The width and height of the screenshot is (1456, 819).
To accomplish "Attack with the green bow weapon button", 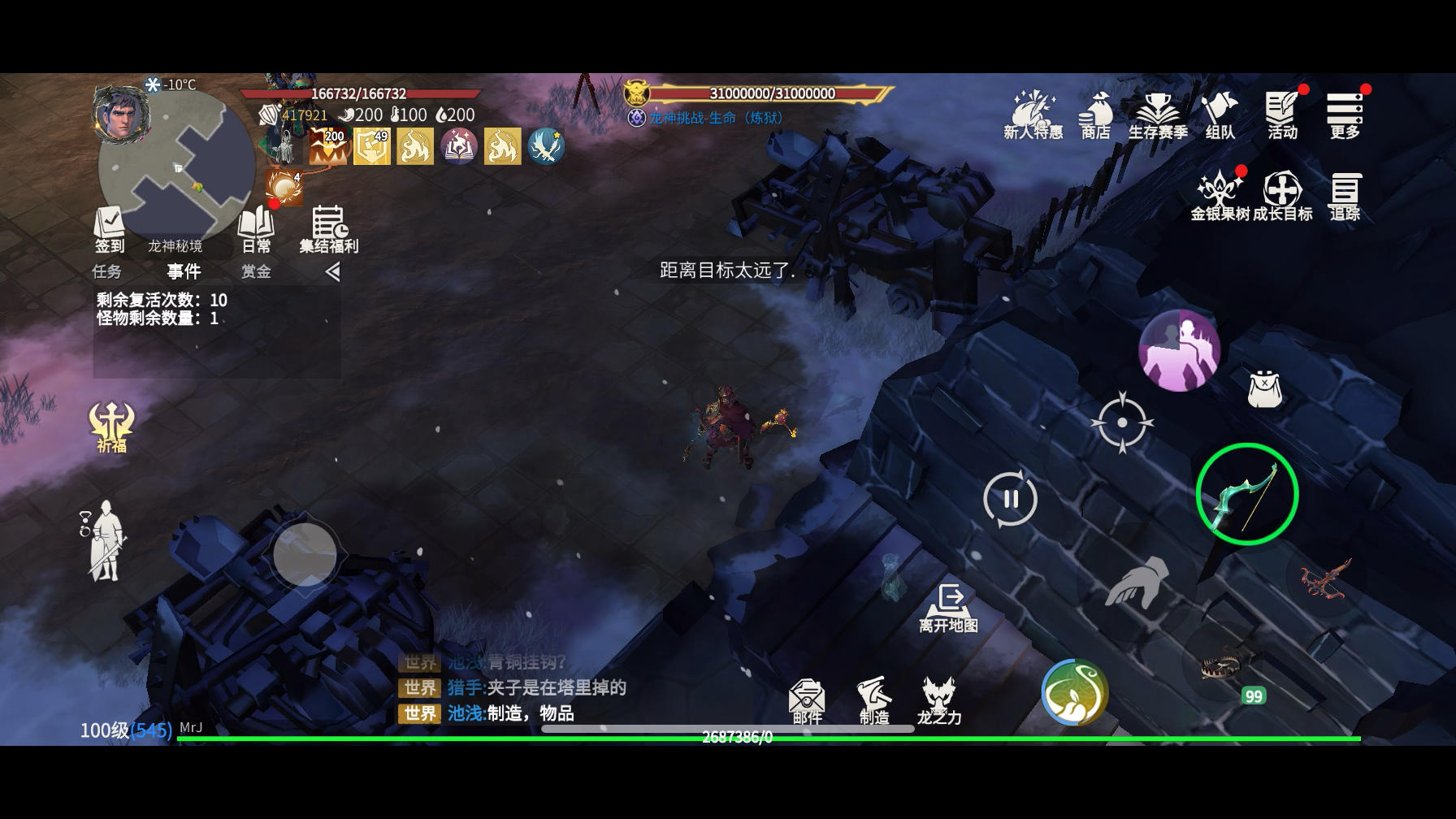I will click(x=1246, y=494).
